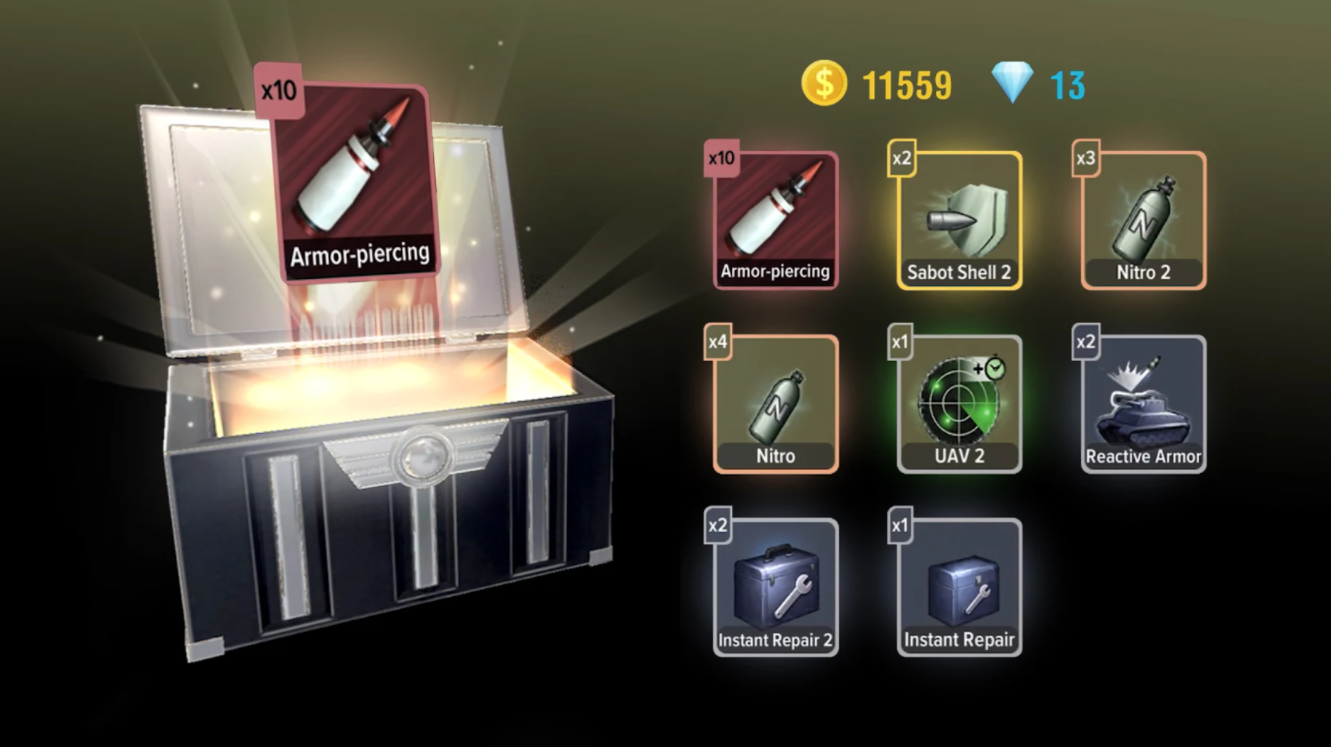The height and width of the screenshot is (747, 1331).
Task: Select the x4 Nitro reward card
Action: click(x=775, y=404)
